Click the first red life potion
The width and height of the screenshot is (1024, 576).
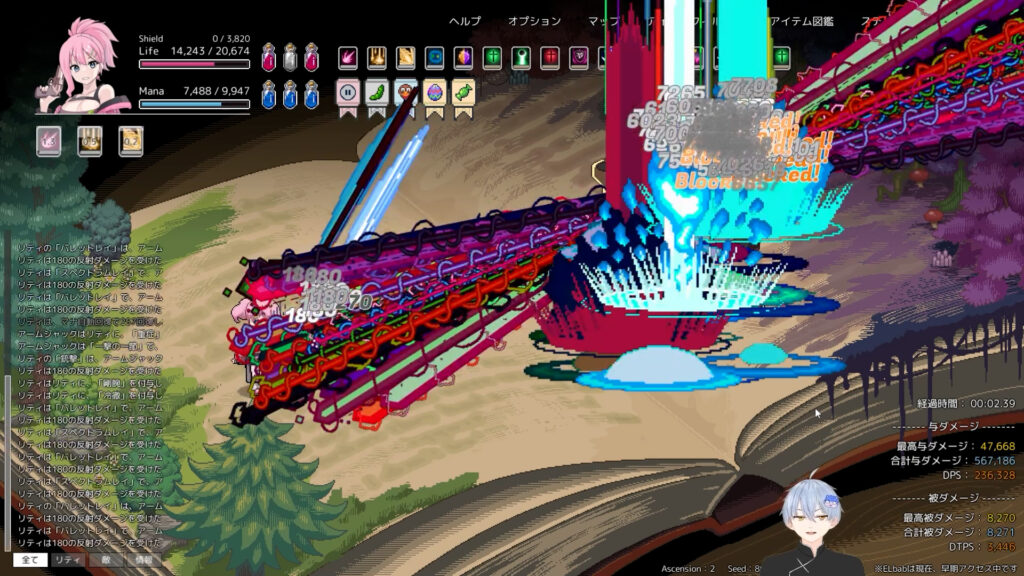(268, 57)
